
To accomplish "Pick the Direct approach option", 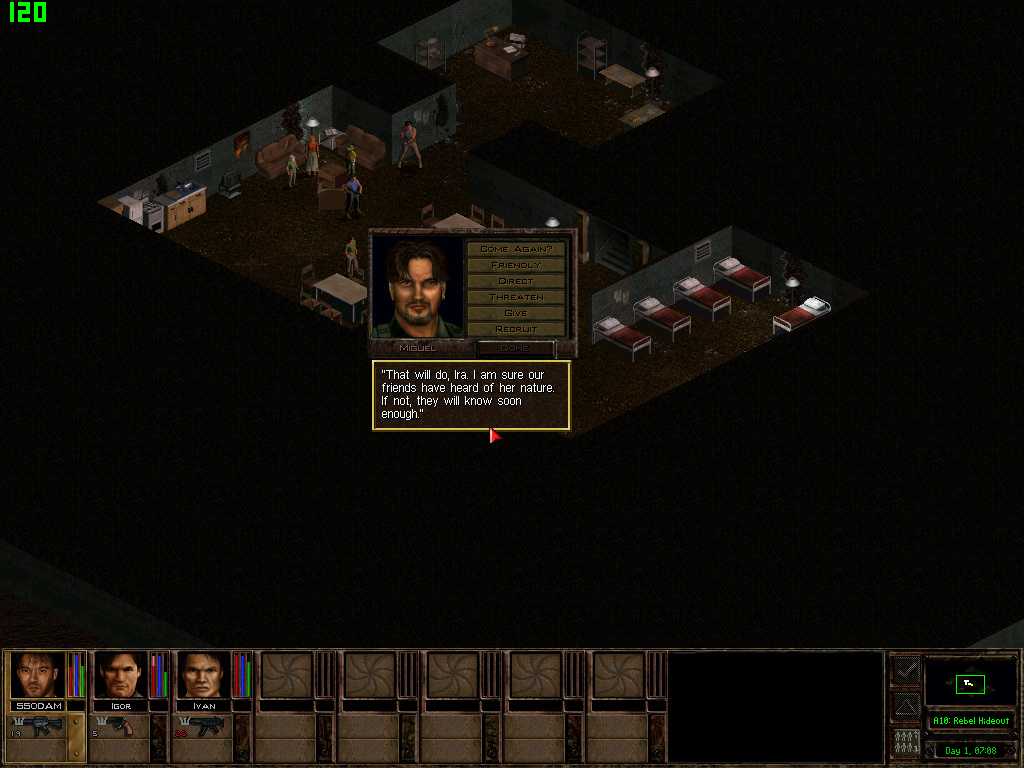I will tap(516, 281).
